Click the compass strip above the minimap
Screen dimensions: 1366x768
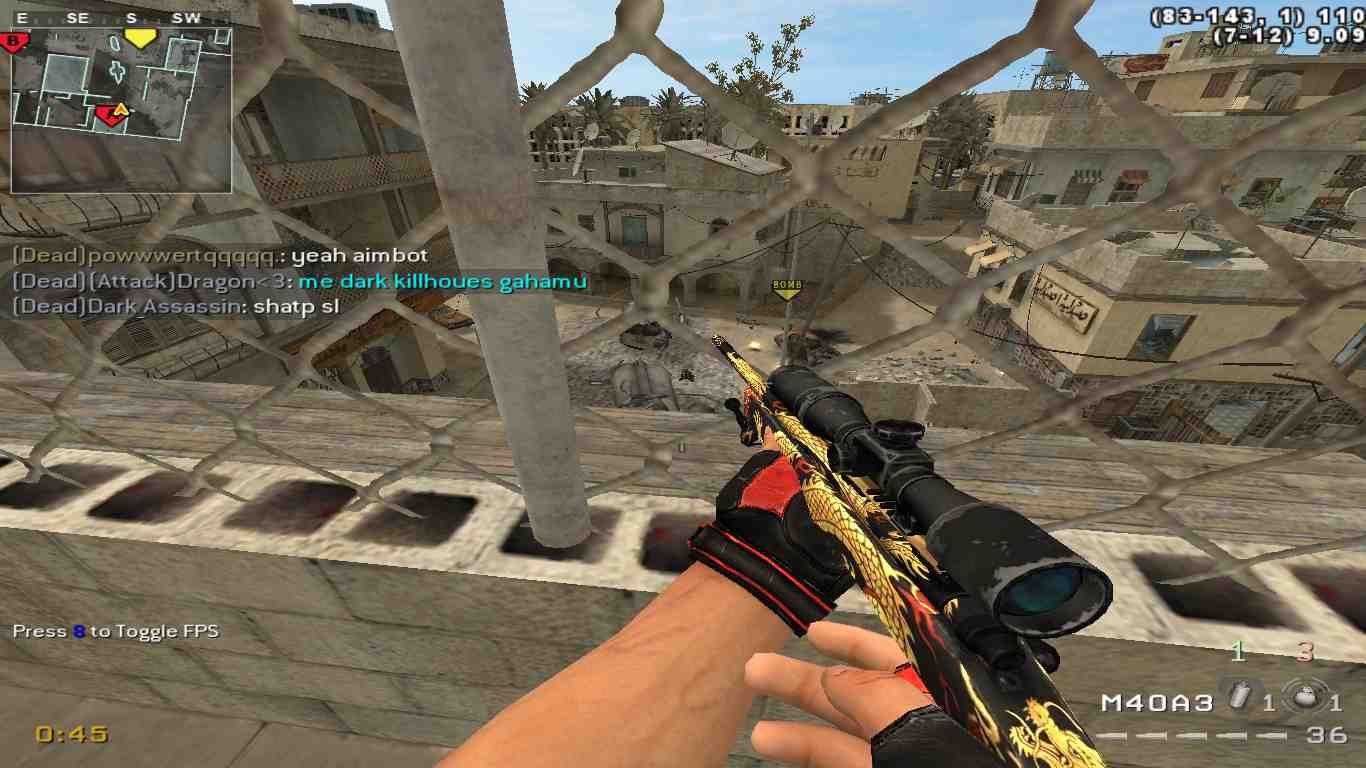pos(121,18)
